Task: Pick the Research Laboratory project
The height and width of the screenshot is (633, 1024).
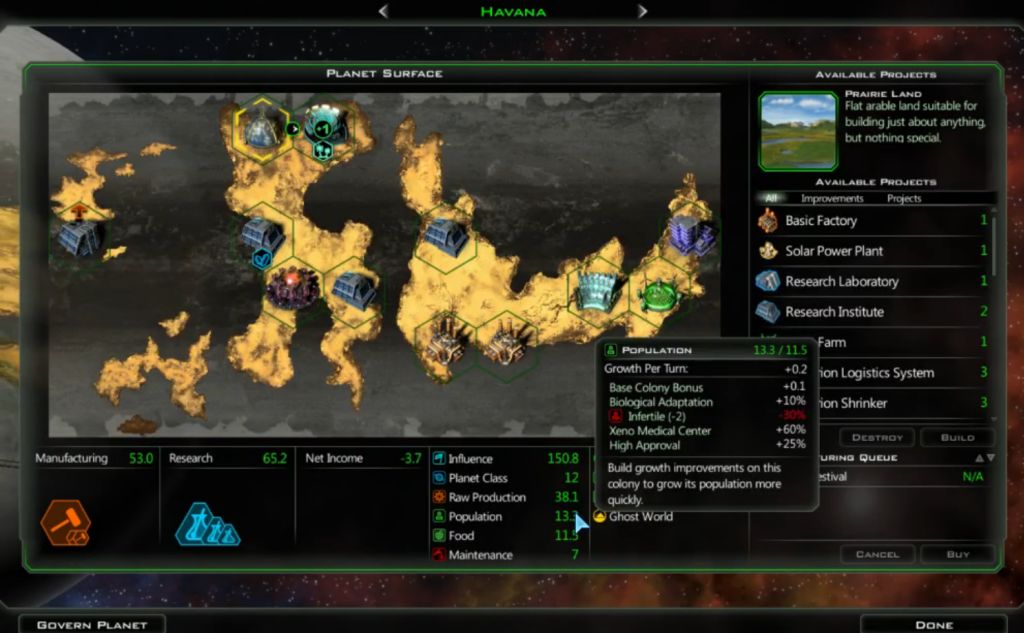Action: tap(841, 282)
